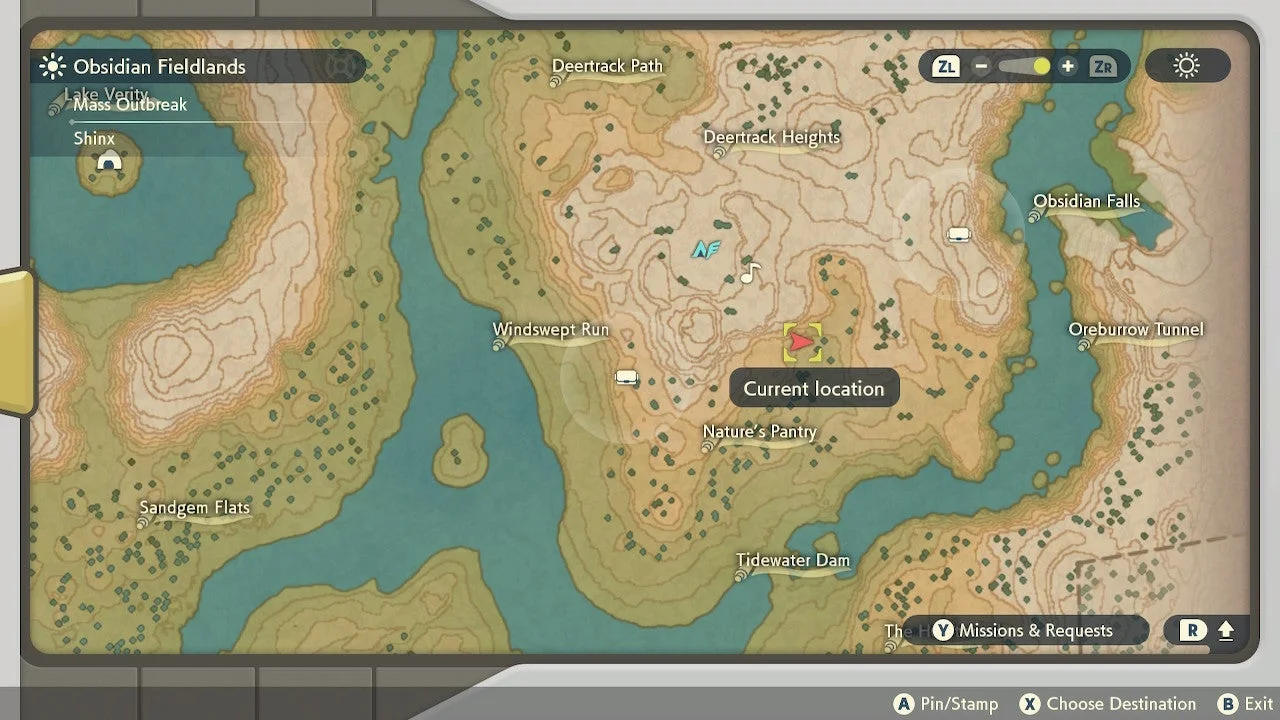
Task: Click the Obsidian Fieldlands area header
Action: [x=159, y=67]
